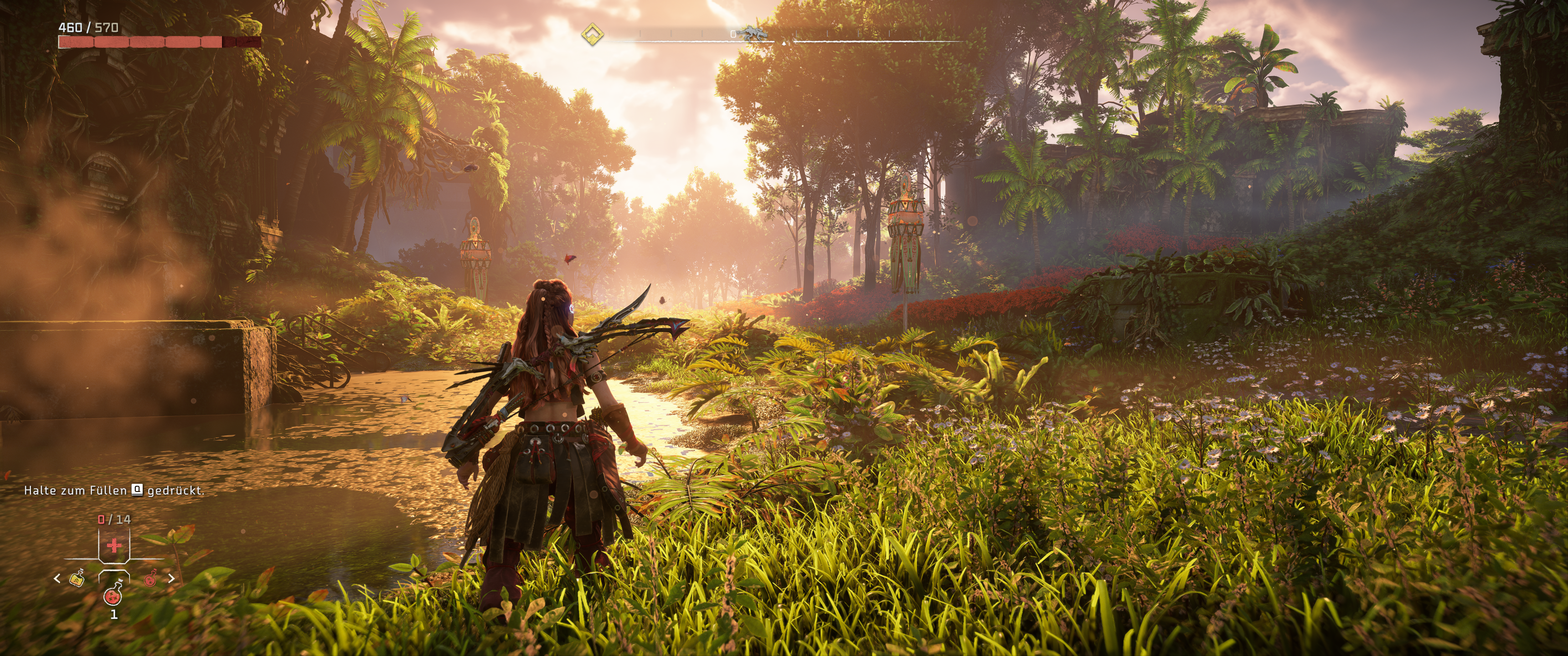The height and width of the screenshot is (656, 1568).
Task: Select the machine silhouette on compass
Action: tap(753, 33)
